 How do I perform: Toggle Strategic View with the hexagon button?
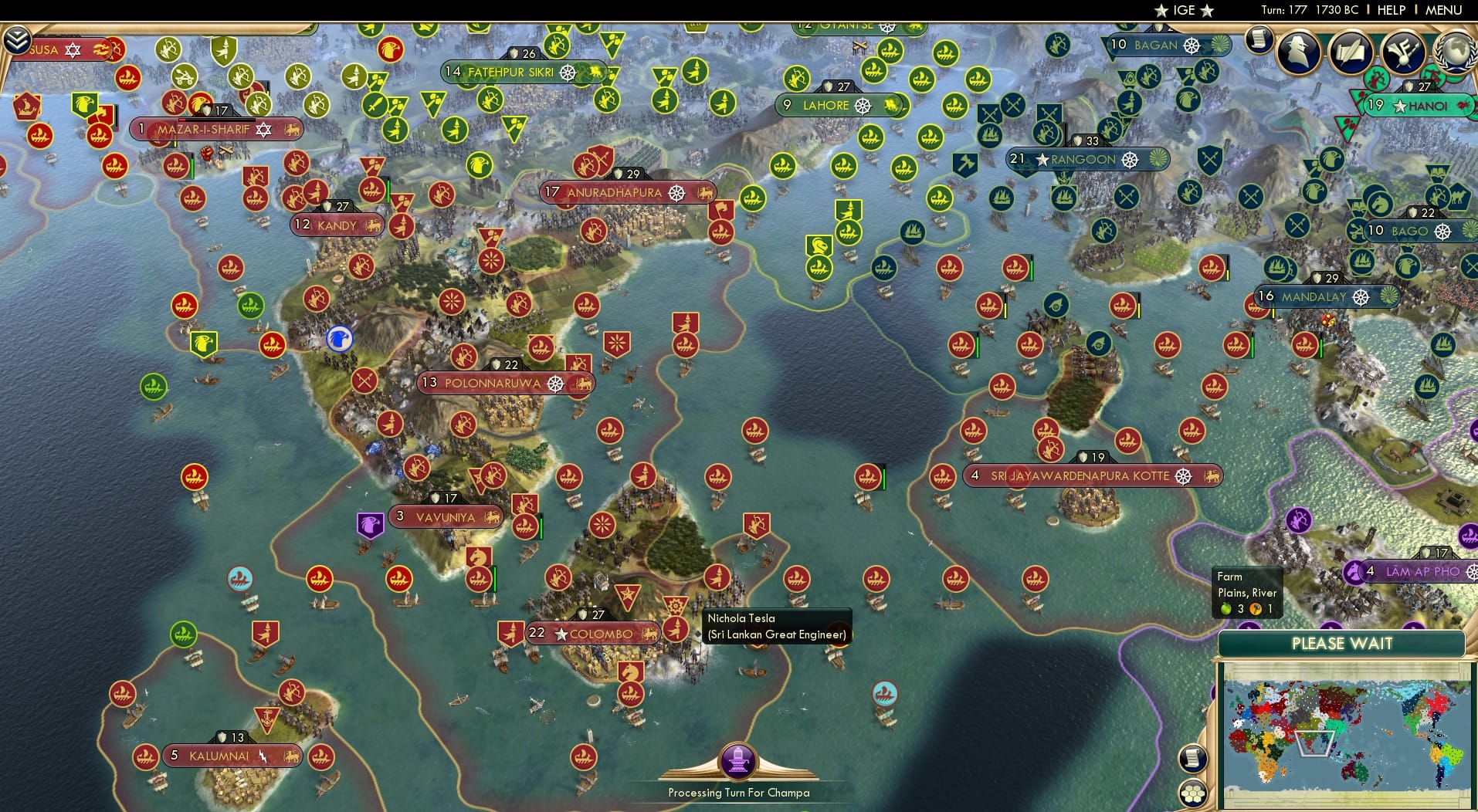1192,790
